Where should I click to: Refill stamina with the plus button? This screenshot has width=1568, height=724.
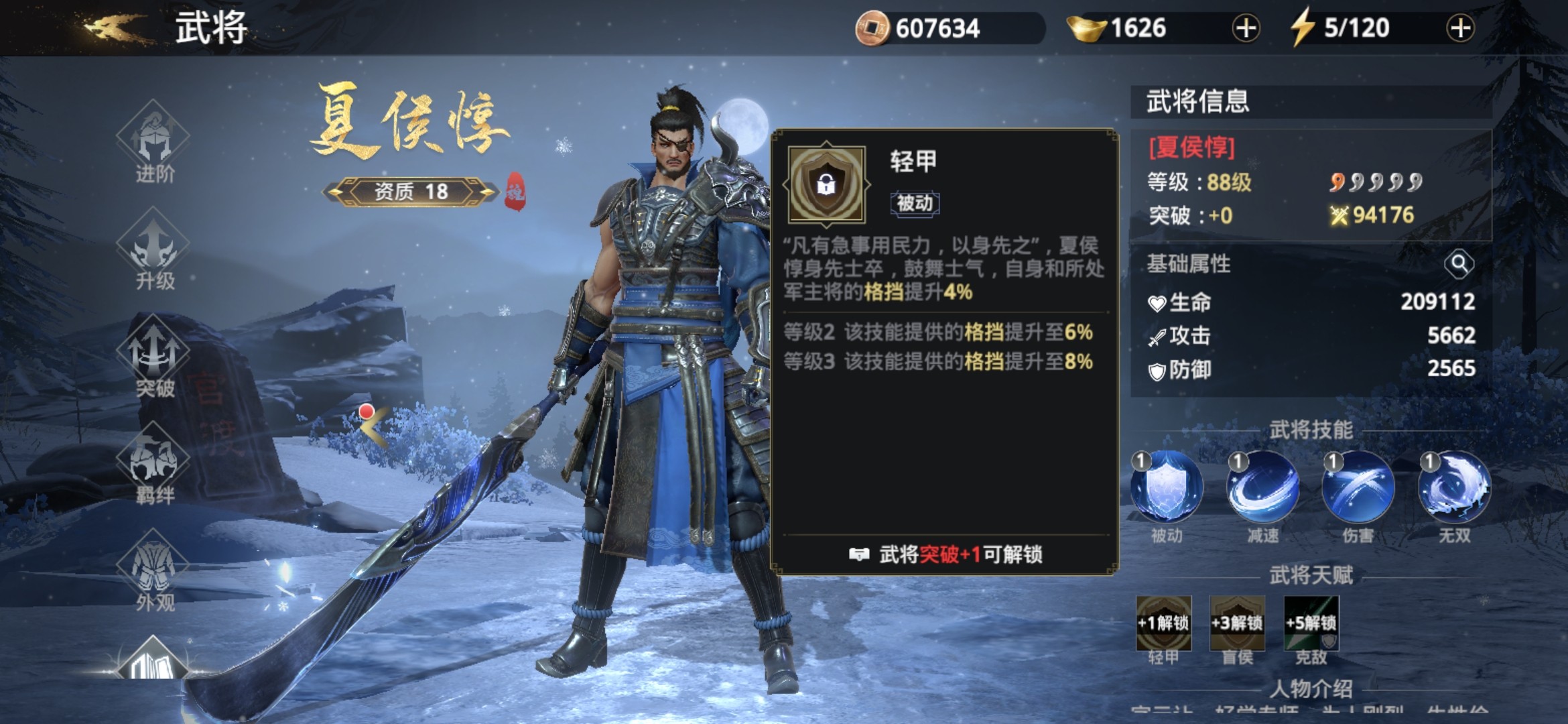pos(1460,28)
